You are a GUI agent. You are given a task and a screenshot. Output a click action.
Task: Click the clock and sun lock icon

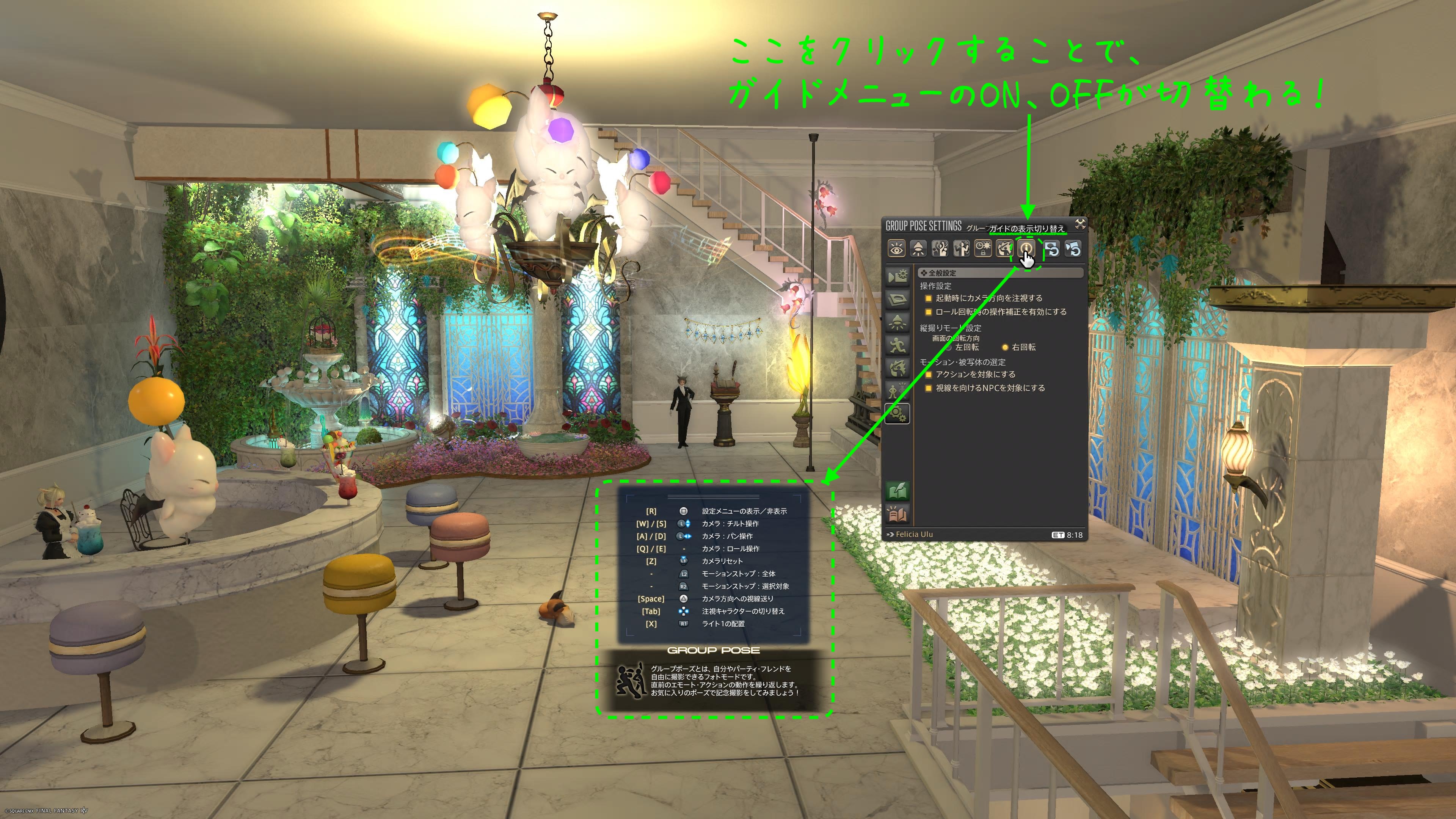click(x=983, y=249)
